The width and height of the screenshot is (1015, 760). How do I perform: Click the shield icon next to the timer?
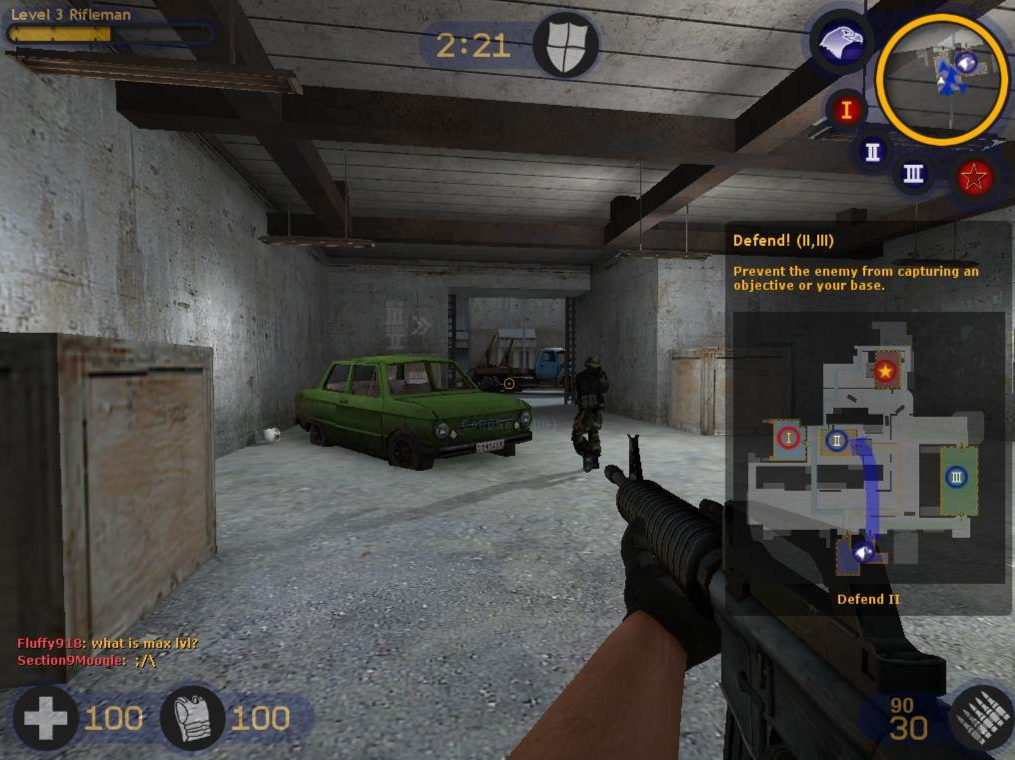[565, 45]
